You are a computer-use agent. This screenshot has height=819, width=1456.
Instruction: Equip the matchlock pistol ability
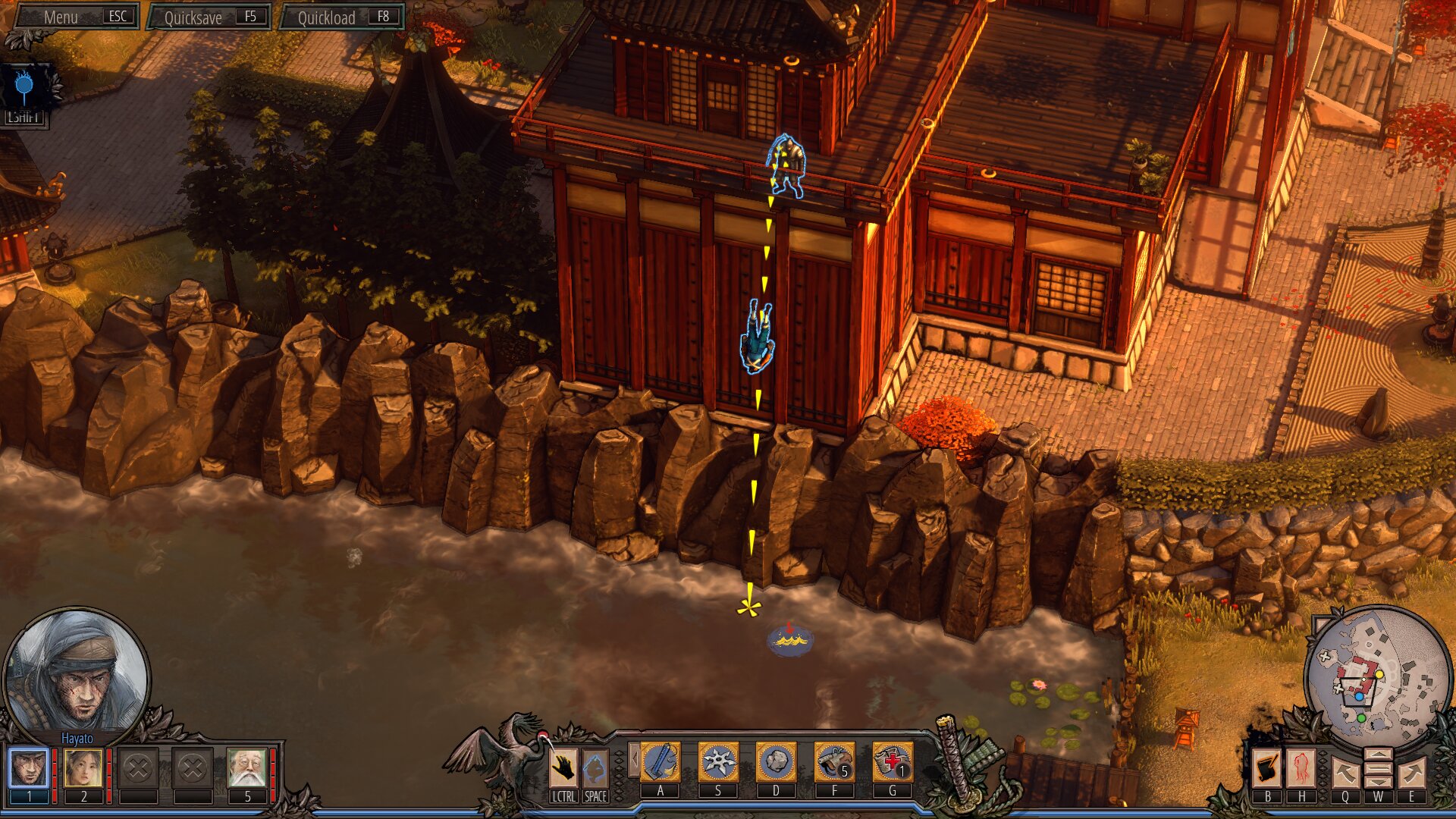pyautogui.click(x=834, y=762)
